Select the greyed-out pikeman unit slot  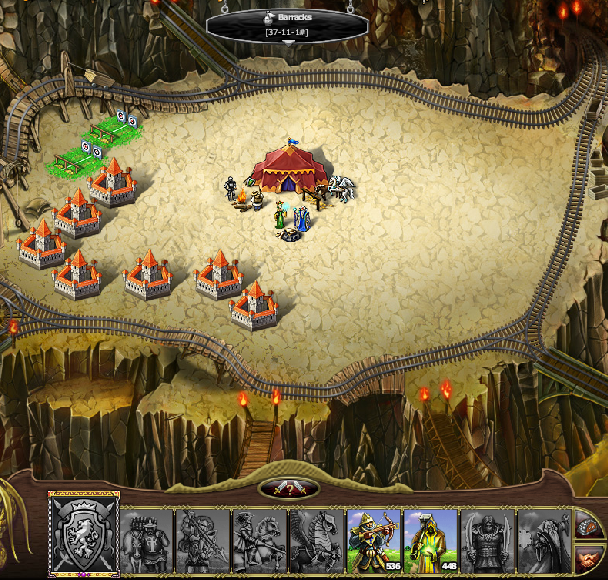click(x=203, y=540)
